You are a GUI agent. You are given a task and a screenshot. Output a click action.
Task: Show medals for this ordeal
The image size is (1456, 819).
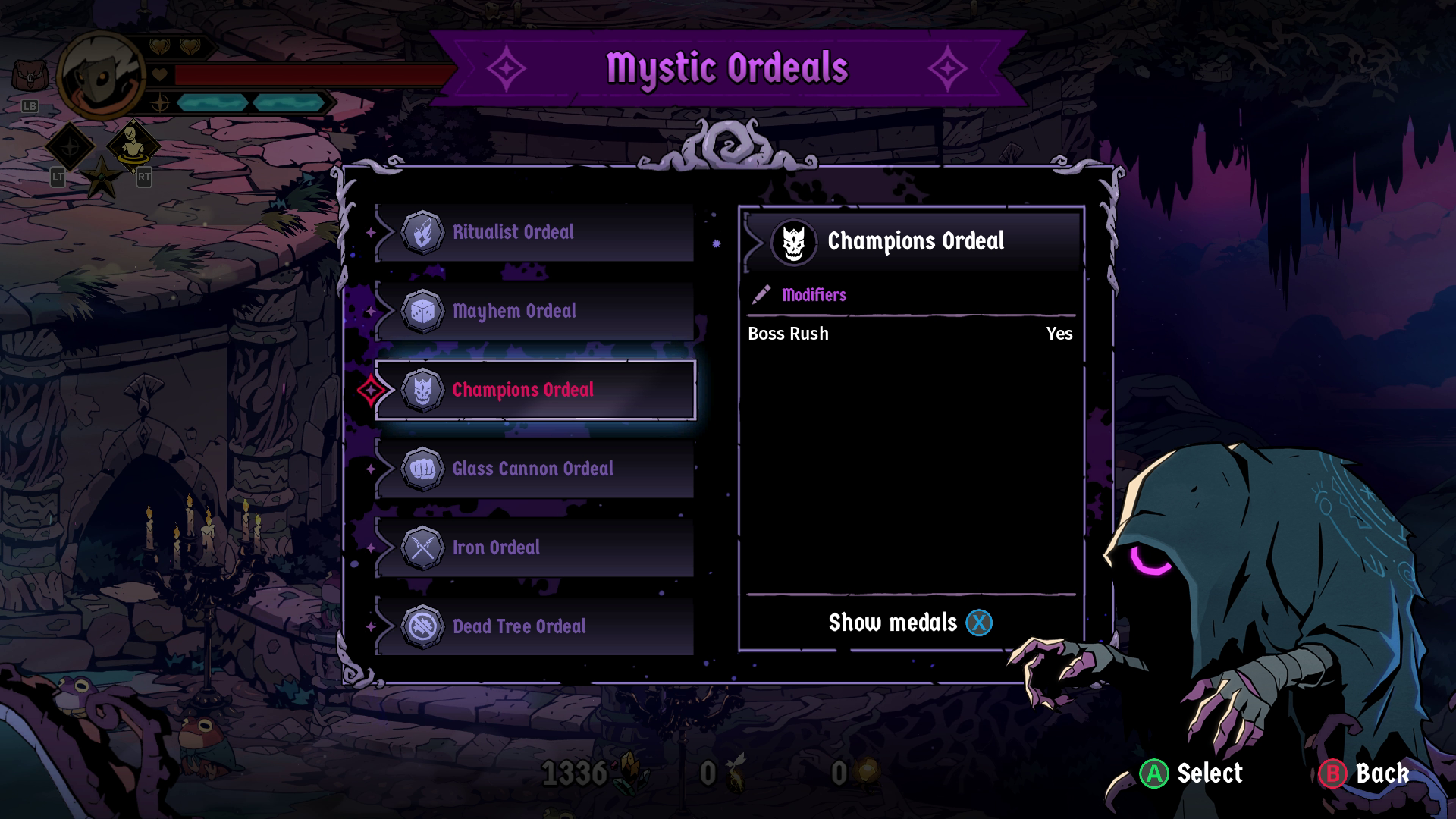pos(910,623)
